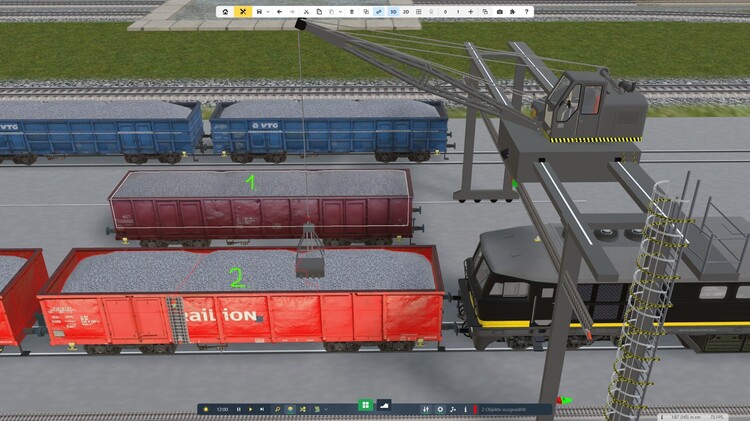Switch to 2D view mode

coord(406,11)
